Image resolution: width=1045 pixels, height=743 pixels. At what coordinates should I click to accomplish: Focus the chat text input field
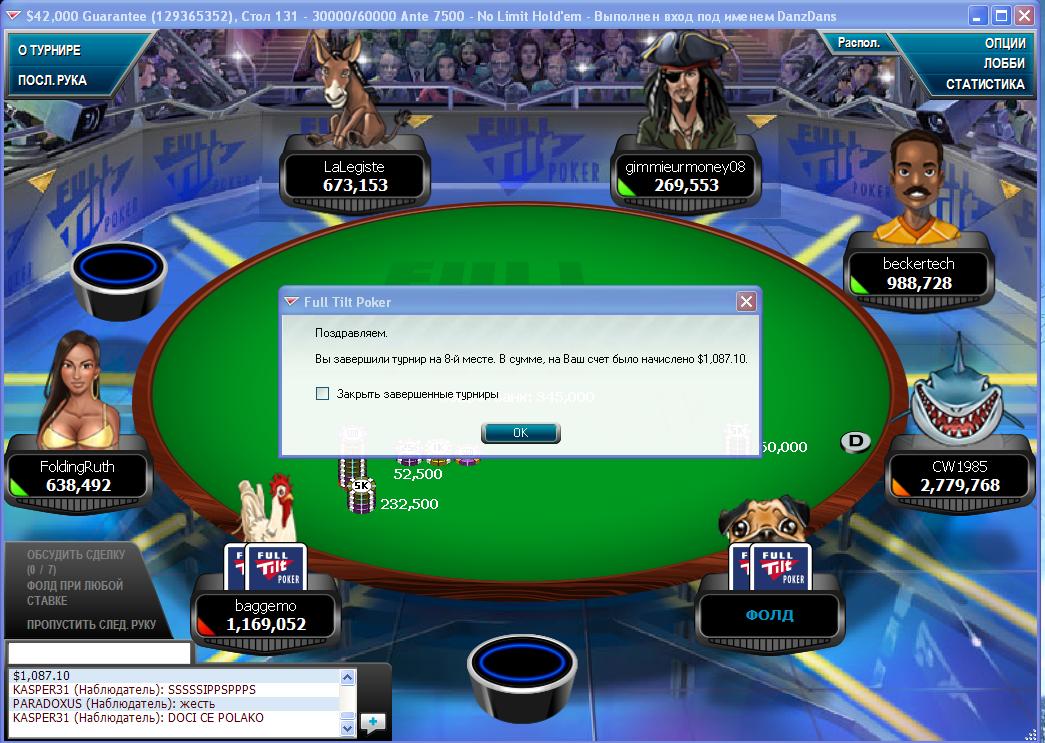(x=98, y=653)
